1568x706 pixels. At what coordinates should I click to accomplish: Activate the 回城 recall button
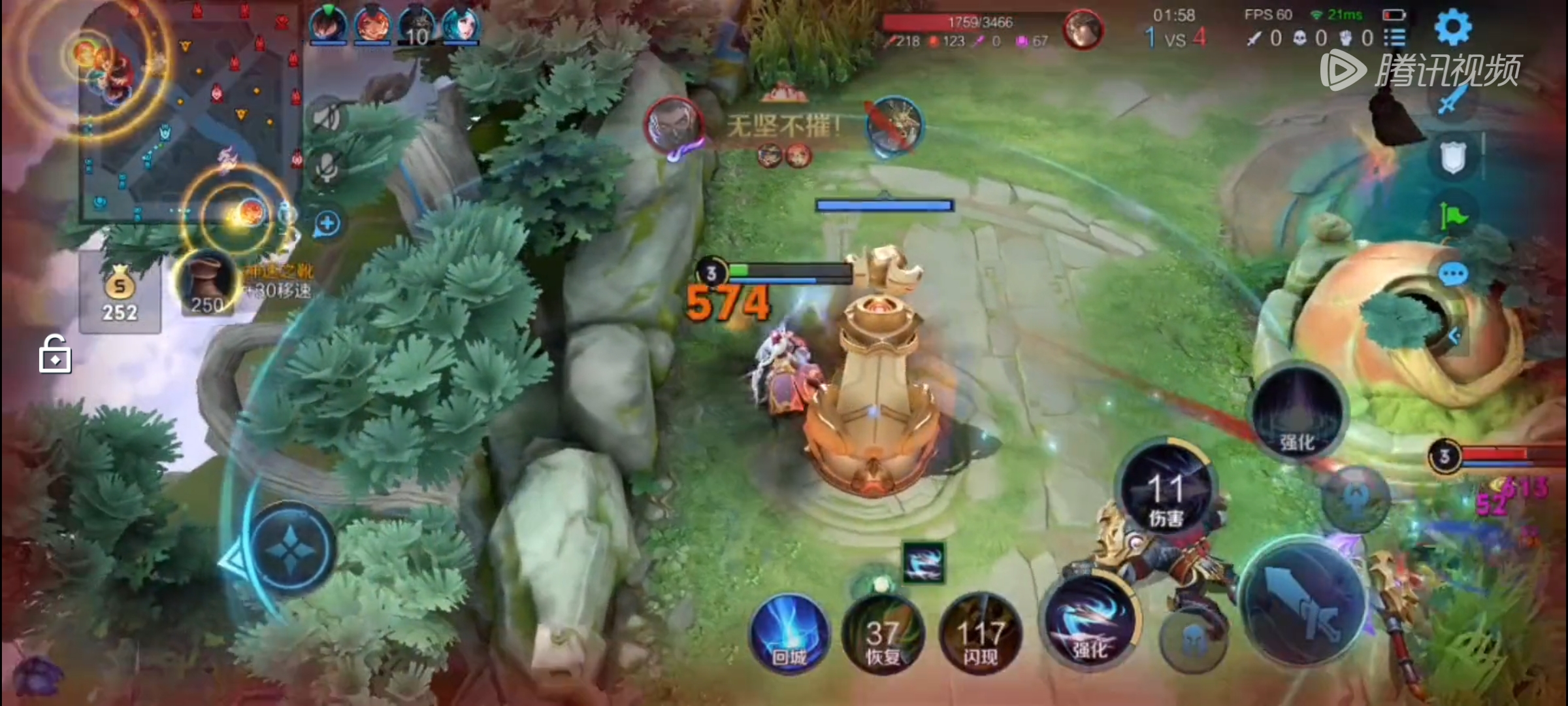pyautogui.click(x=789, y=633)
